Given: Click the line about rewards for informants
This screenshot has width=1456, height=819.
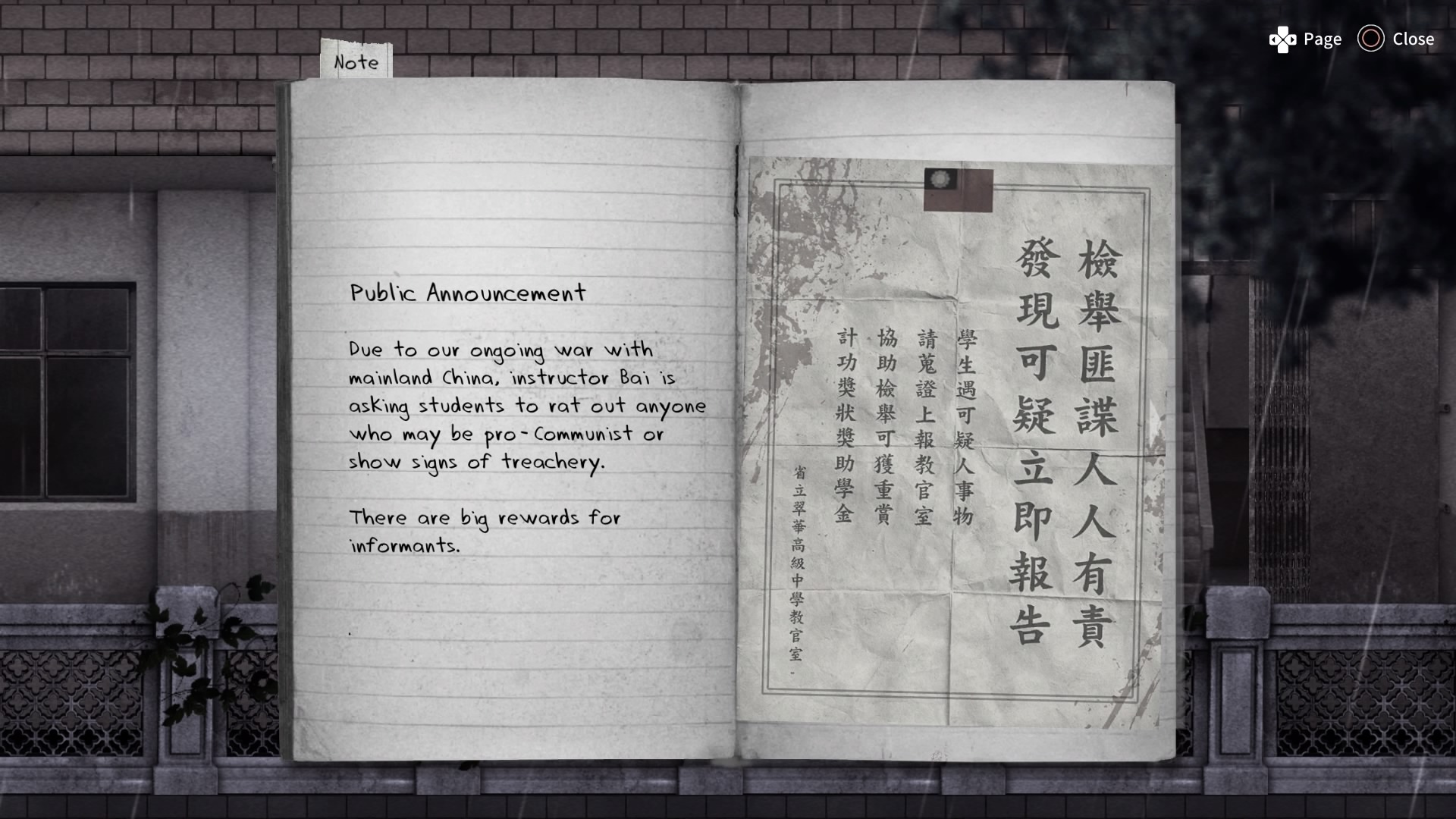Looking at the screenshot, I should pyautogui.click(x=485, y=531).
